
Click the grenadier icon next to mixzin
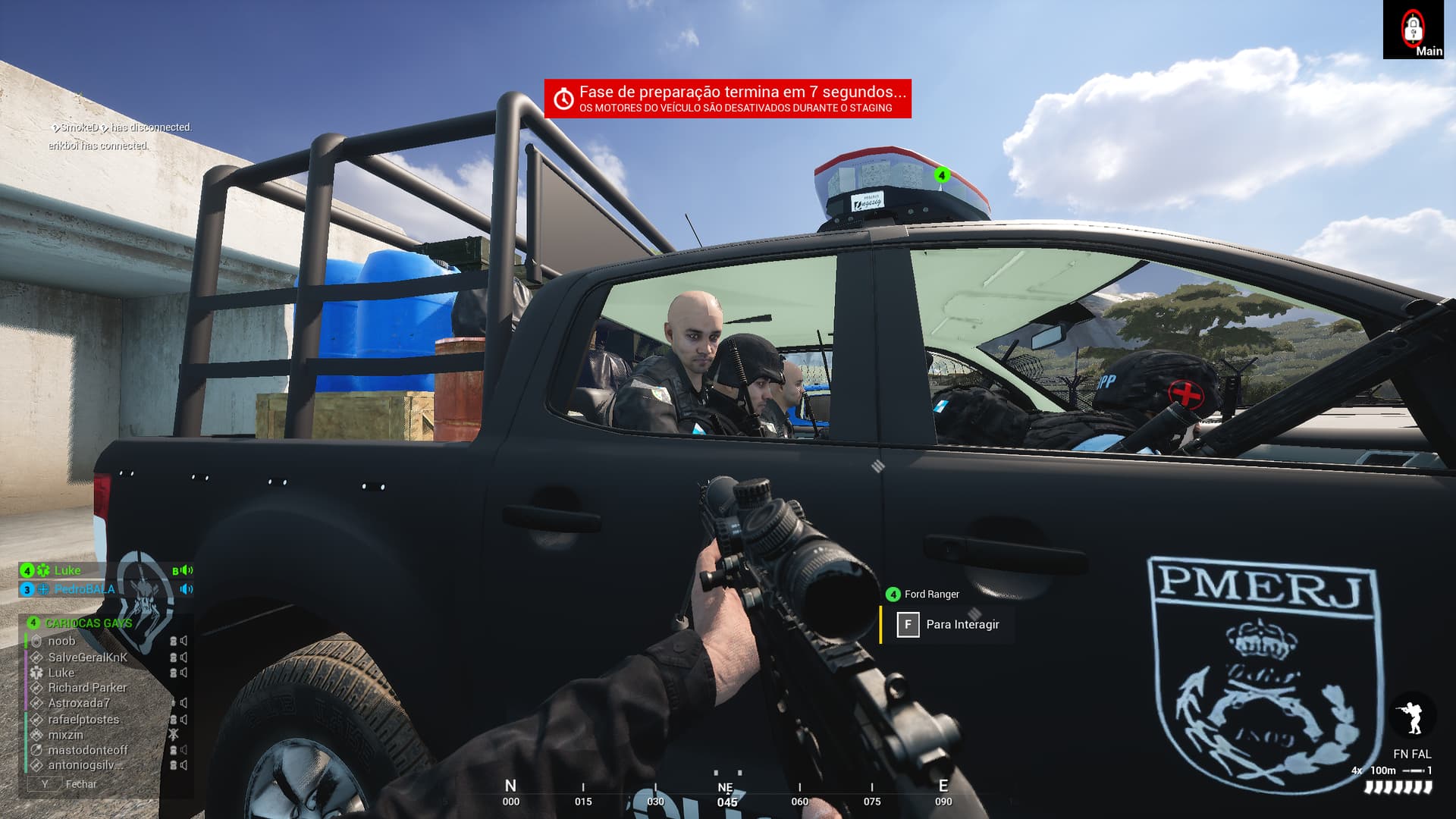tap(36, 734)
